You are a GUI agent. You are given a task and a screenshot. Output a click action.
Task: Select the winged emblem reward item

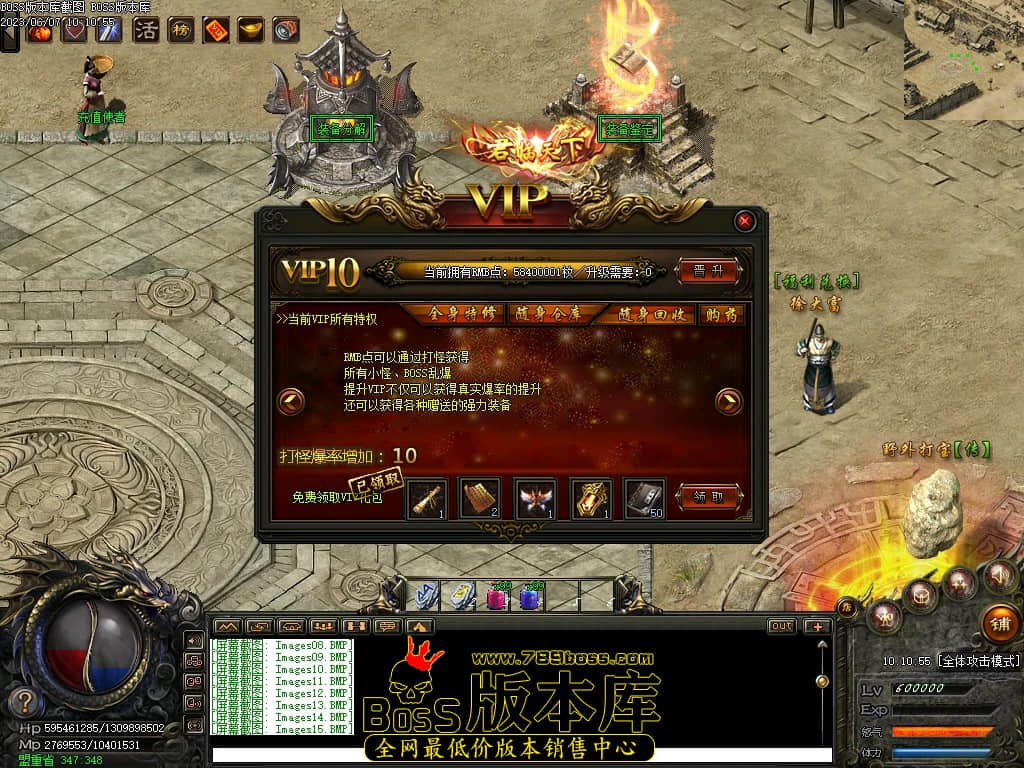[x=534, y=498]
